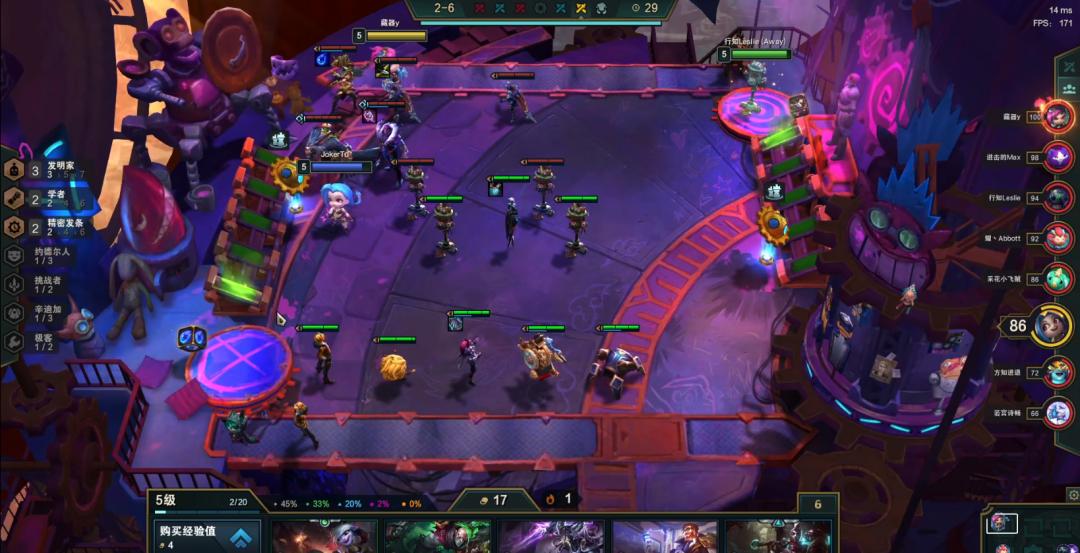Screen dimensions: 1080x553
Task: Choose the 若言诗畅 player portrait
Action: tap(1058, 412)
